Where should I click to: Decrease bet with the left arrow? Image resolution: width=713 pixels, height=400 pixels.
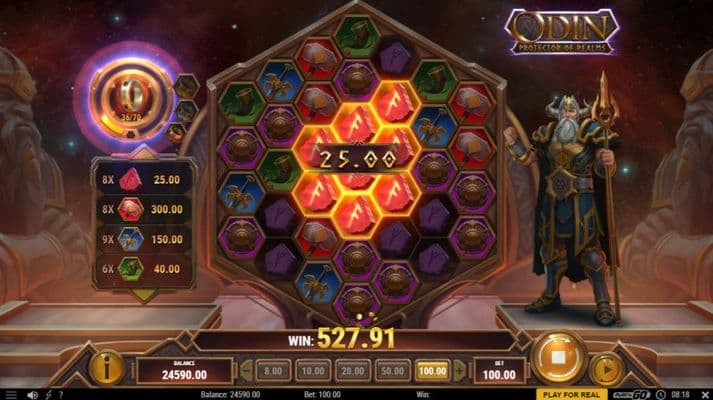click(x=246, y=370)
